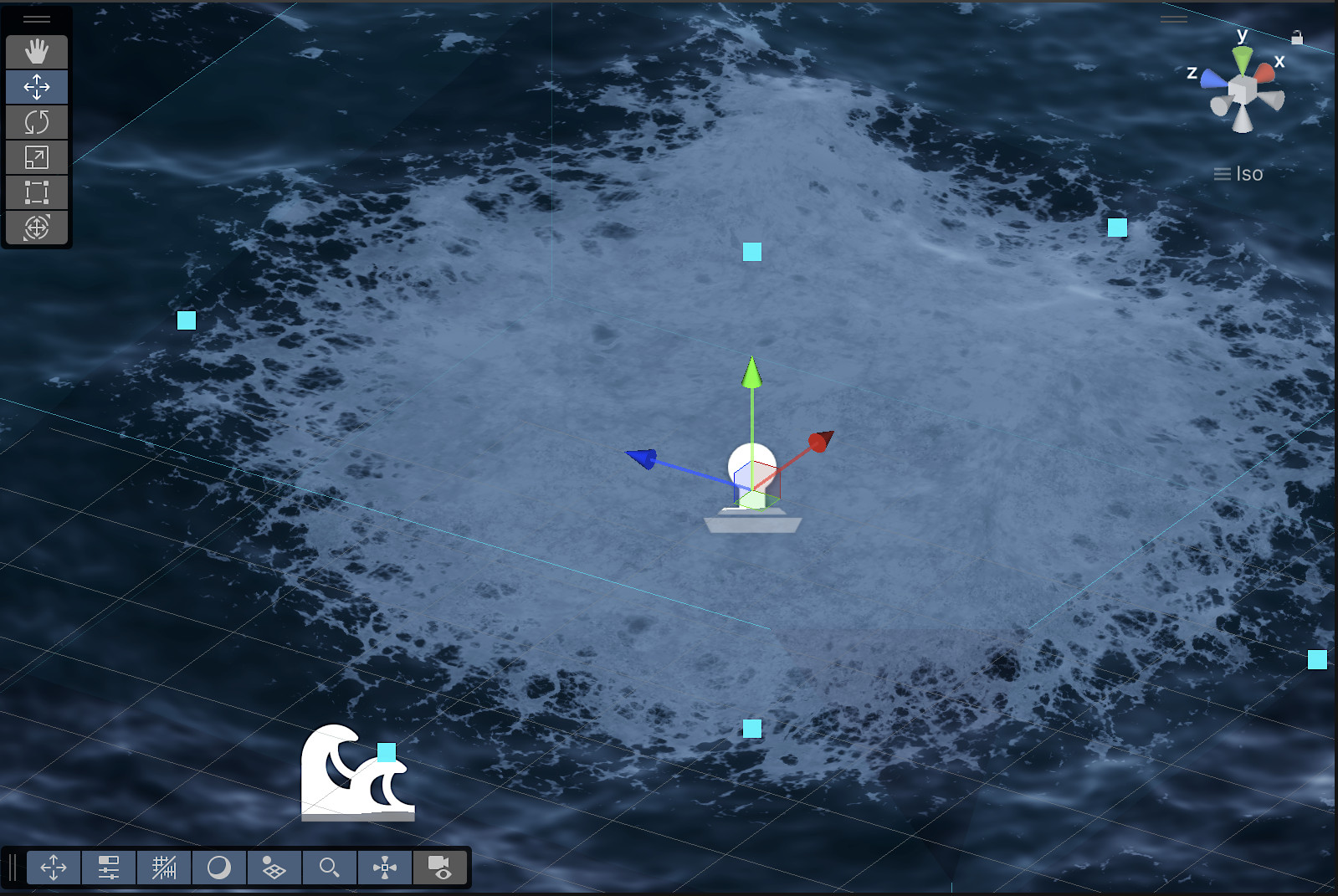Screen dimensions: 1338x896
Task: Select the Hand (View) tool
Action: click(37, 52)
